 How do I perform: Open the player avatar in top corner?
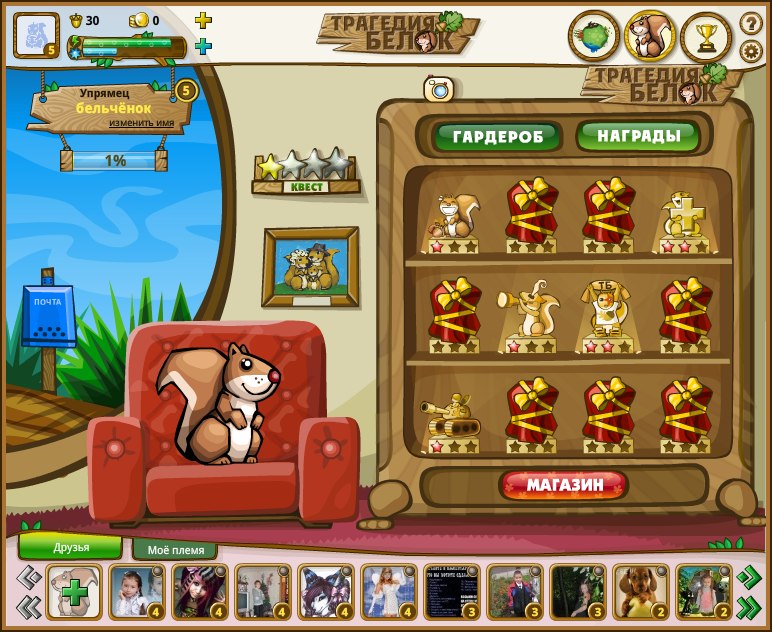[x=36, y=35]
